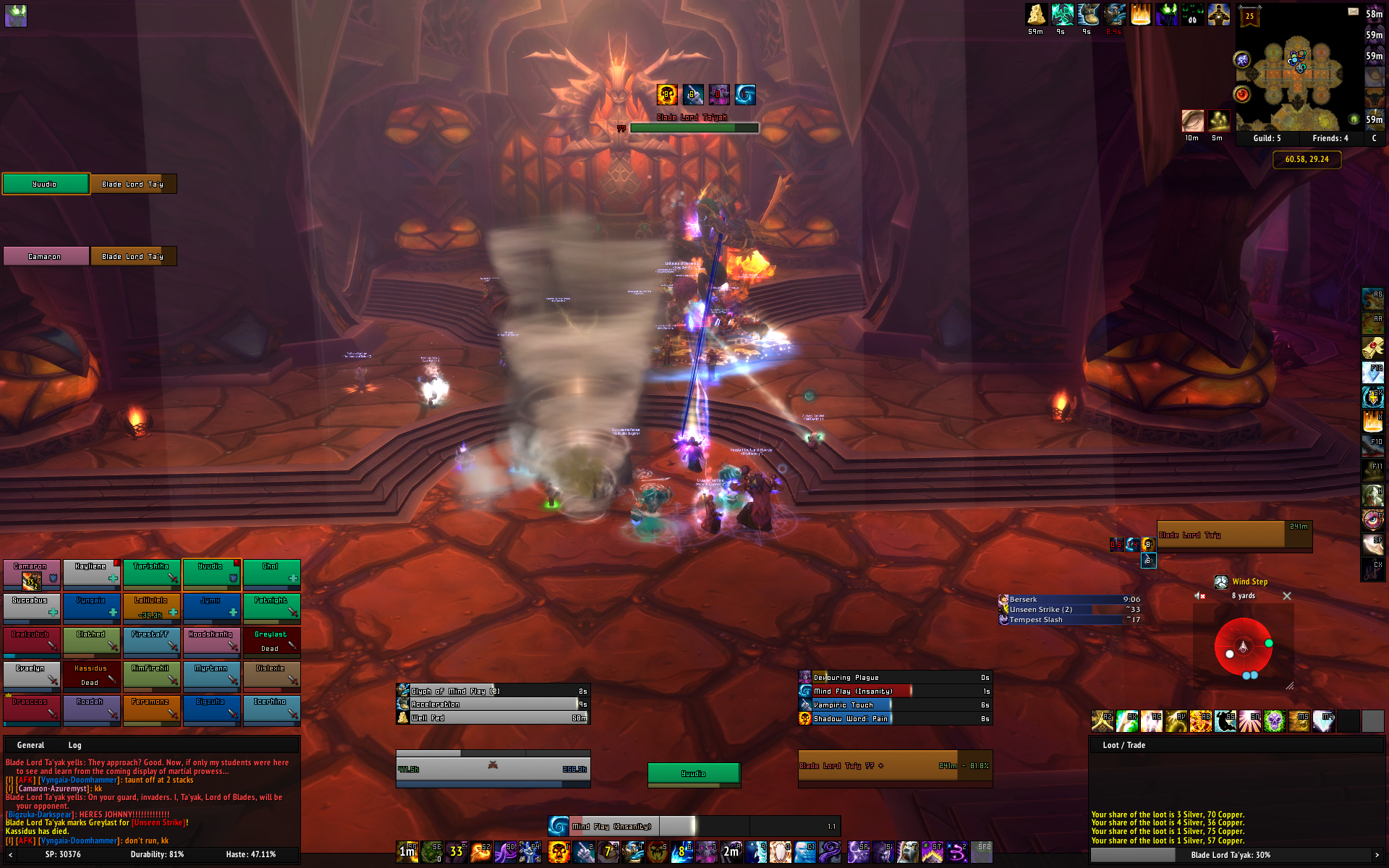This screenshot has height=868, width=1389.
Task: Close the Wind Step range radar
Action: tap(1286, 596)
